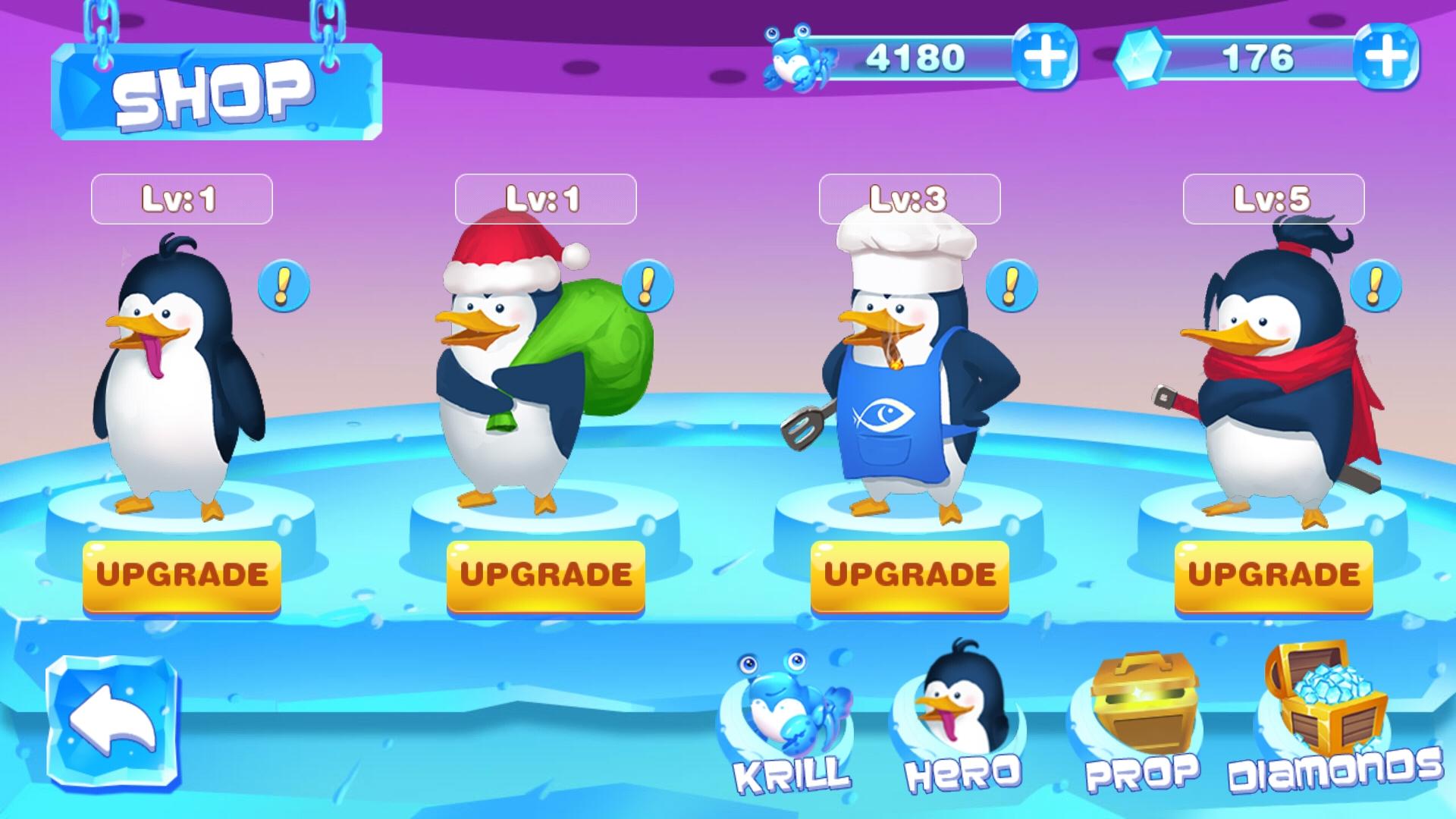1456x819 pixels.
Task: Switch to the Hero shop category
Action: tap(962, 720)
